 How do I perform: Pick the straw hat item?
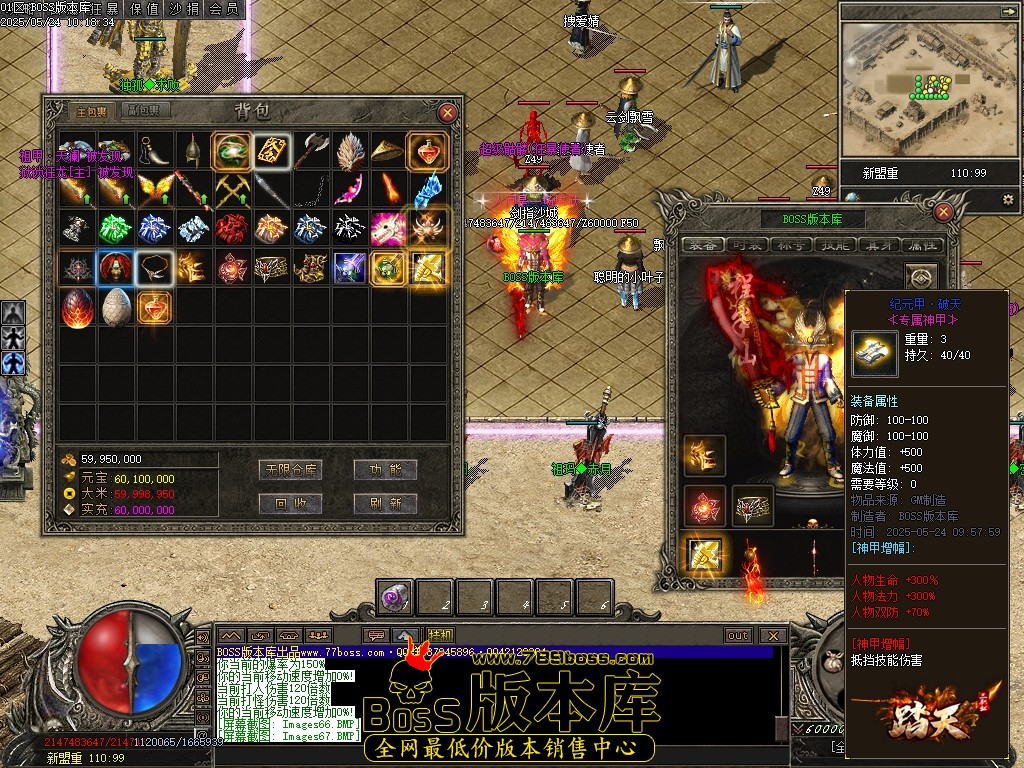[388, 150]
